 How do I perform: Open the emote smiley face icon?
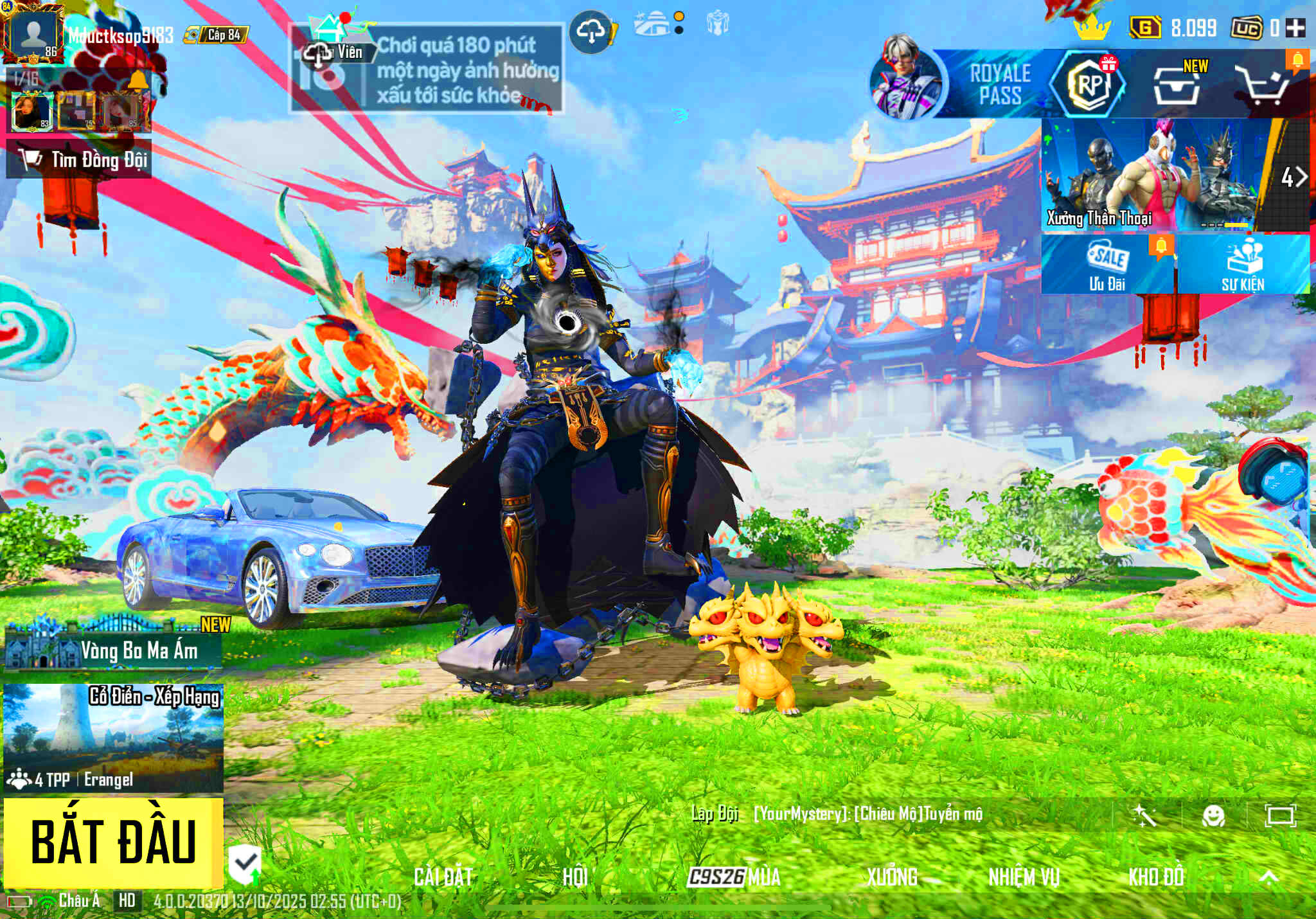tap(1213, 816)
